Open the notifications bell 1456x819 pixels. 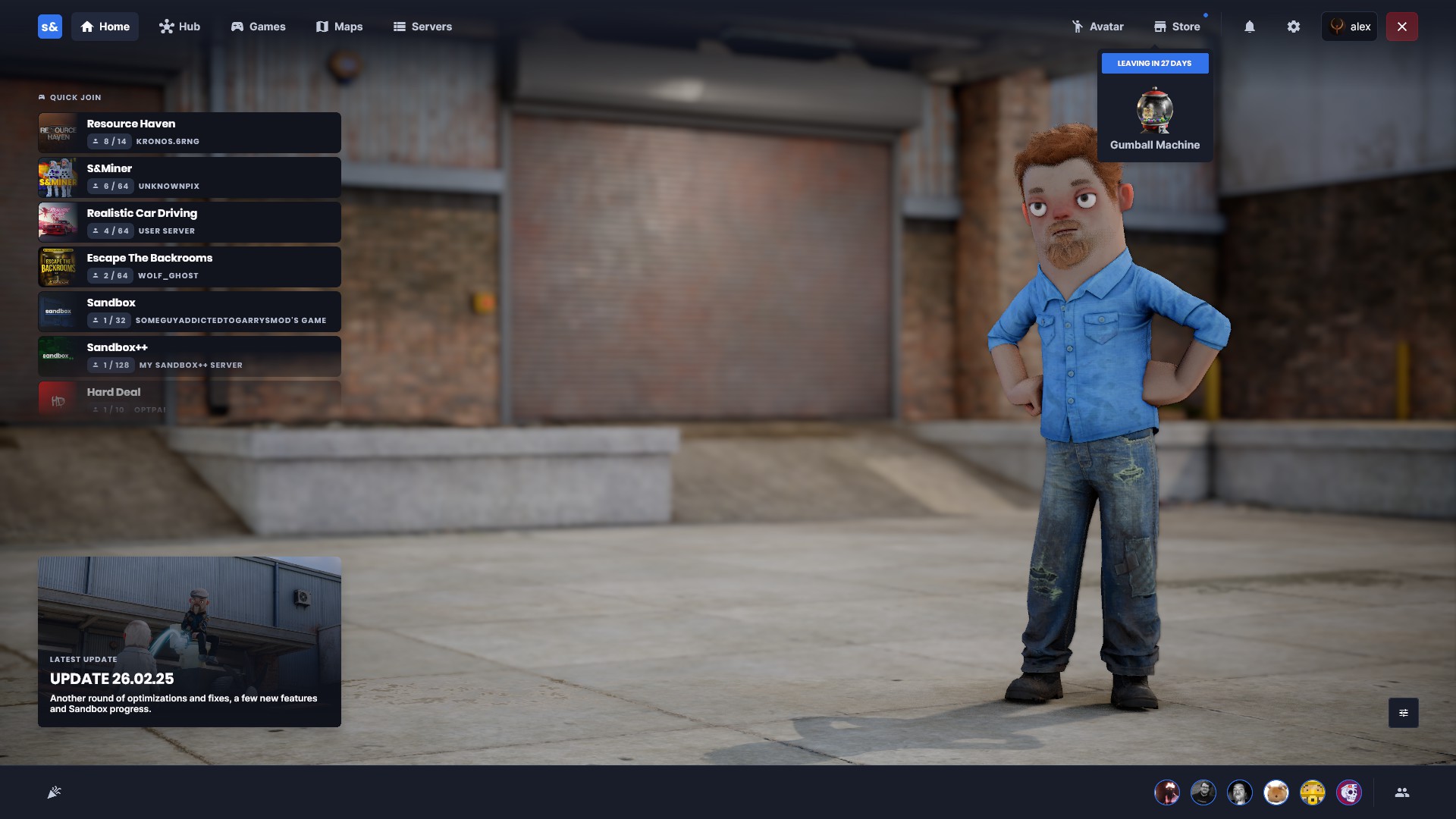point(1250,27)
